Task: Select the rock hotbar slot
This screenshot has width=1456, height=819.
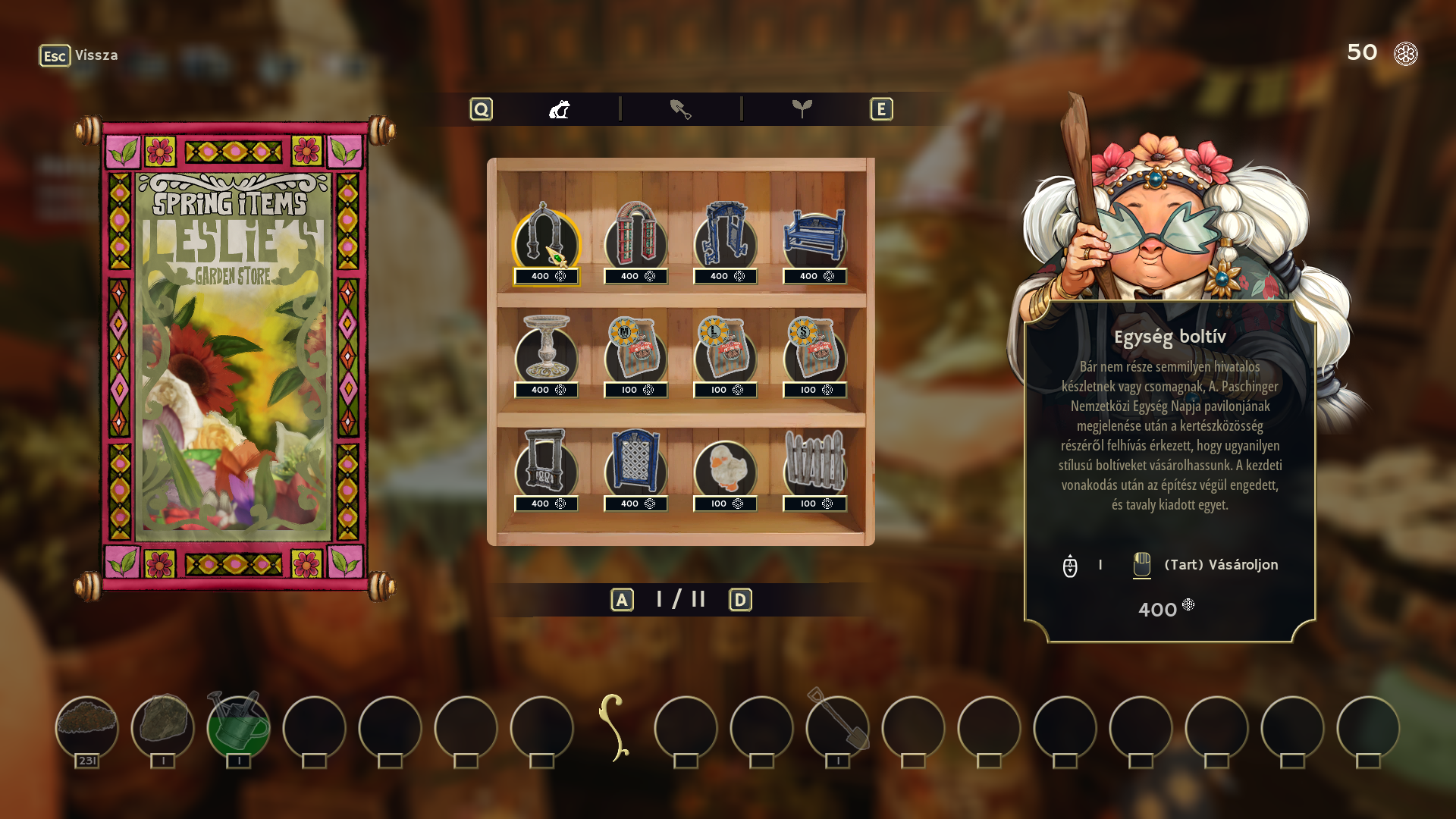Action: (163, 726)
